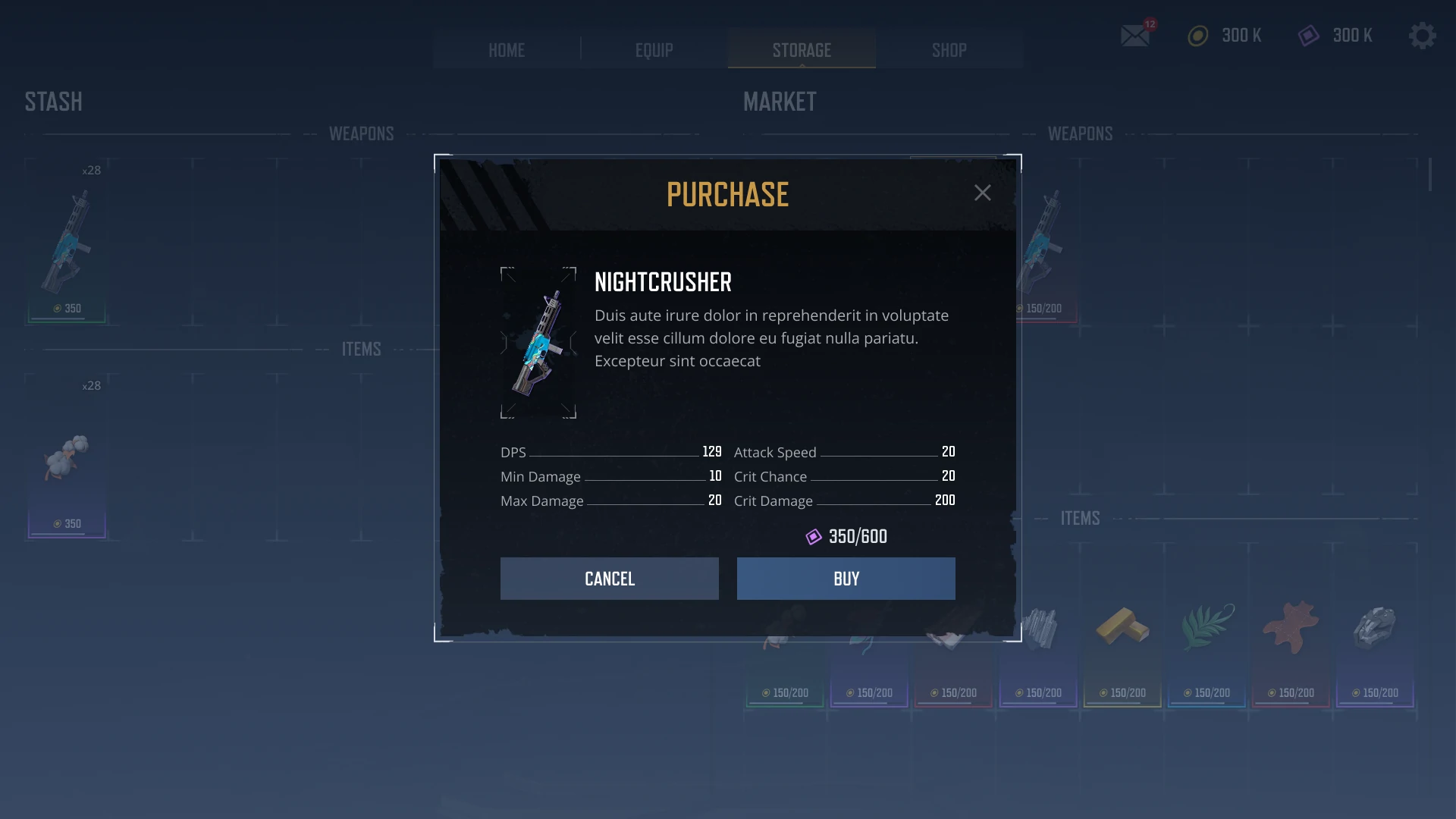Viewport: 1456px width, 819px height.
Task: Open the mail envelope inbox
Action: click(1135, 36)
